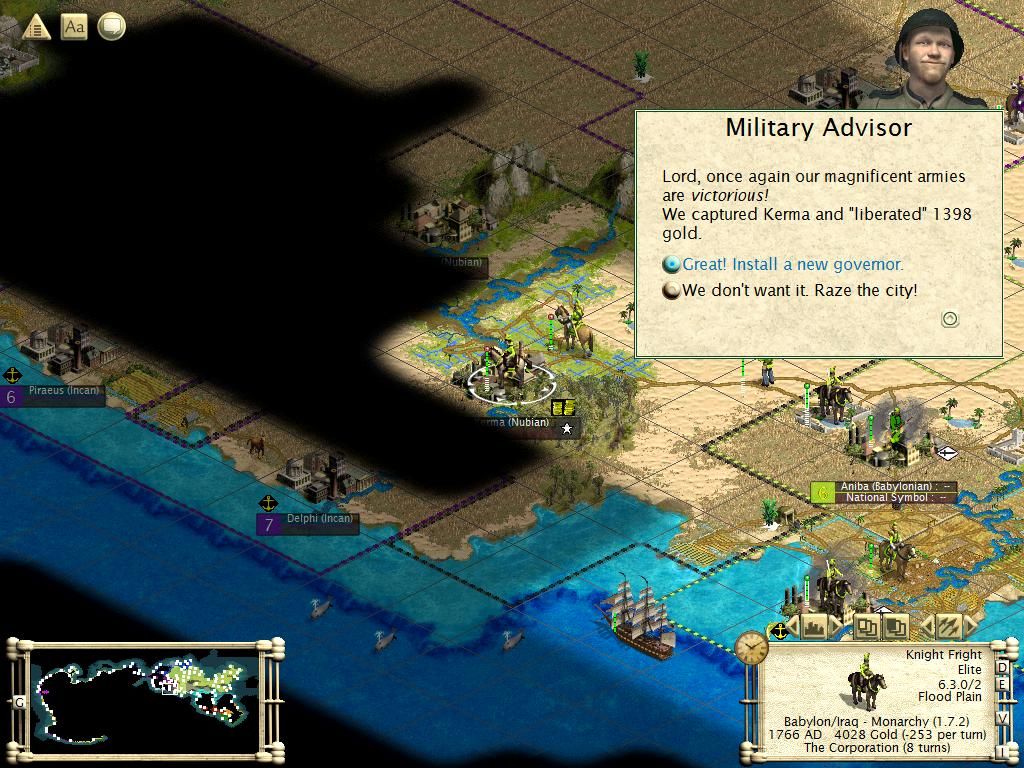Choose "We don't want it. Raze the city!"
This screenshot has height=768, width=1024.
(799, 291)
